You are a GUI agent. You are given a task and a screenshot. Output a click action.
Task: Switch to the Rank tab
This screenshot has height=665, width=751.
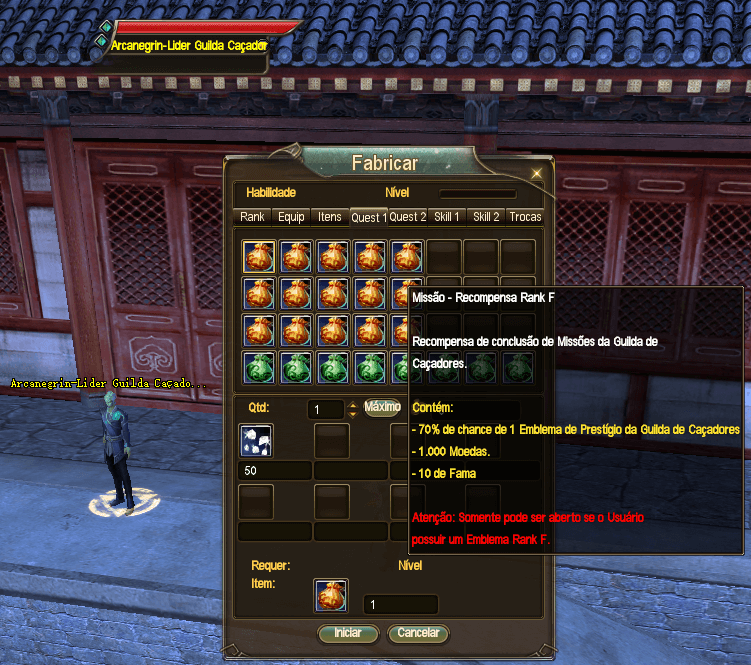pyautogui.click(x=252, y=217)
